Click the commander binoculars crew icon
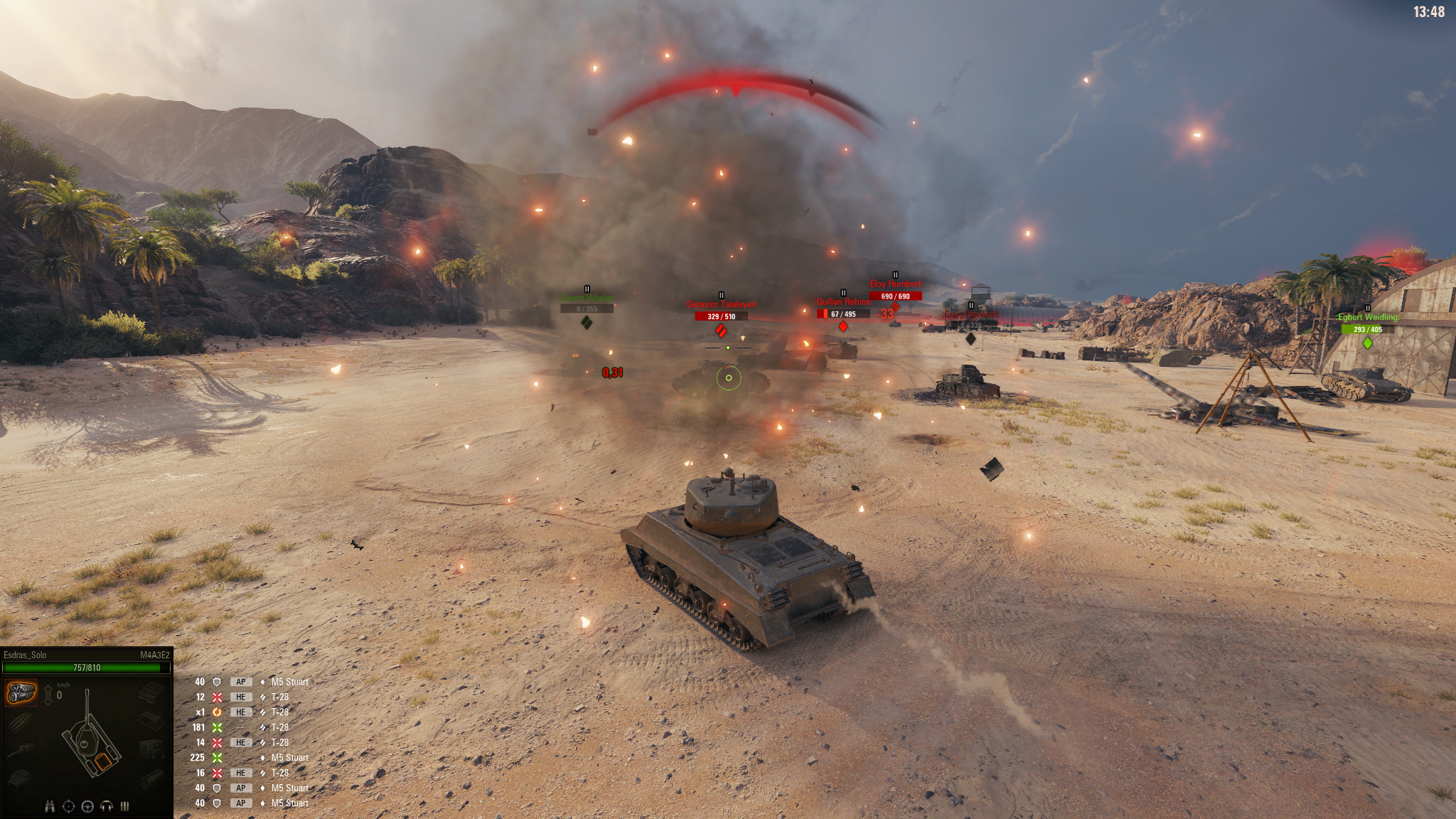 [x=50, y=806]
